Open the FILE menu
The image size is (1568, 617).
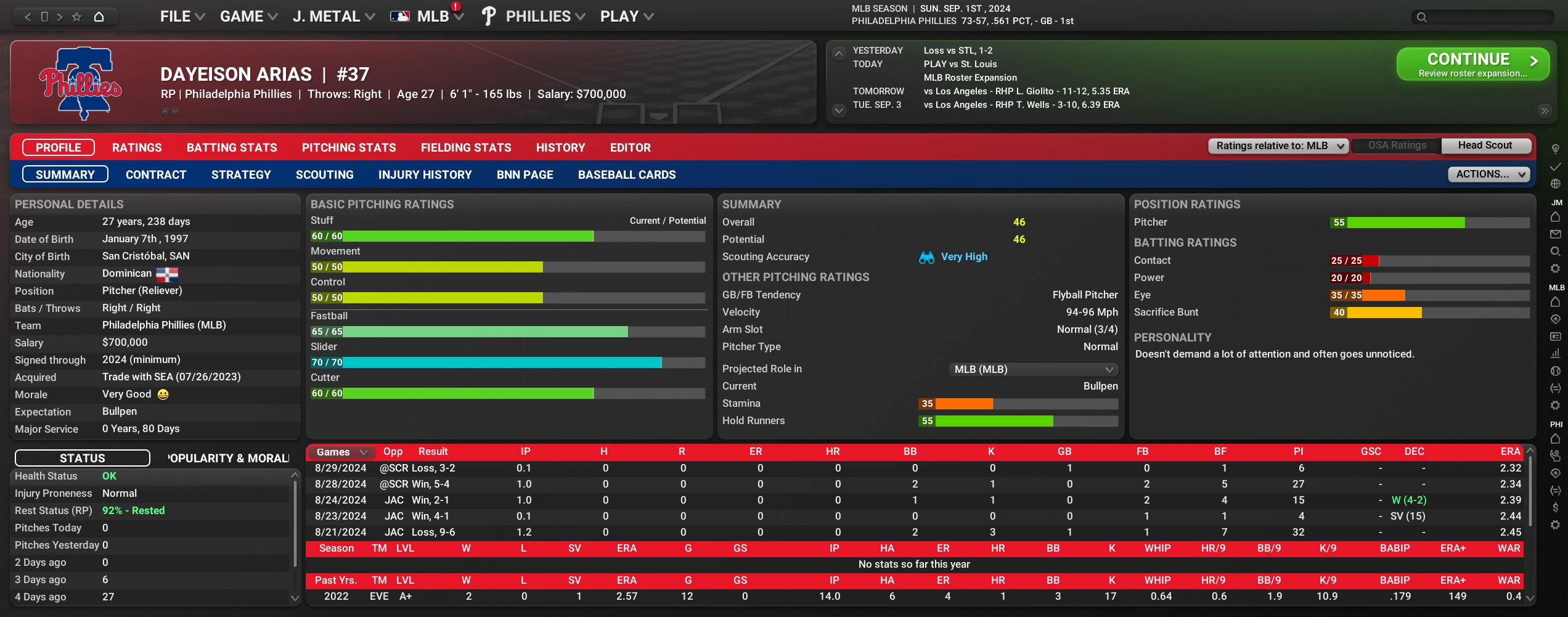pyautogui.click(x=182, y=17)
